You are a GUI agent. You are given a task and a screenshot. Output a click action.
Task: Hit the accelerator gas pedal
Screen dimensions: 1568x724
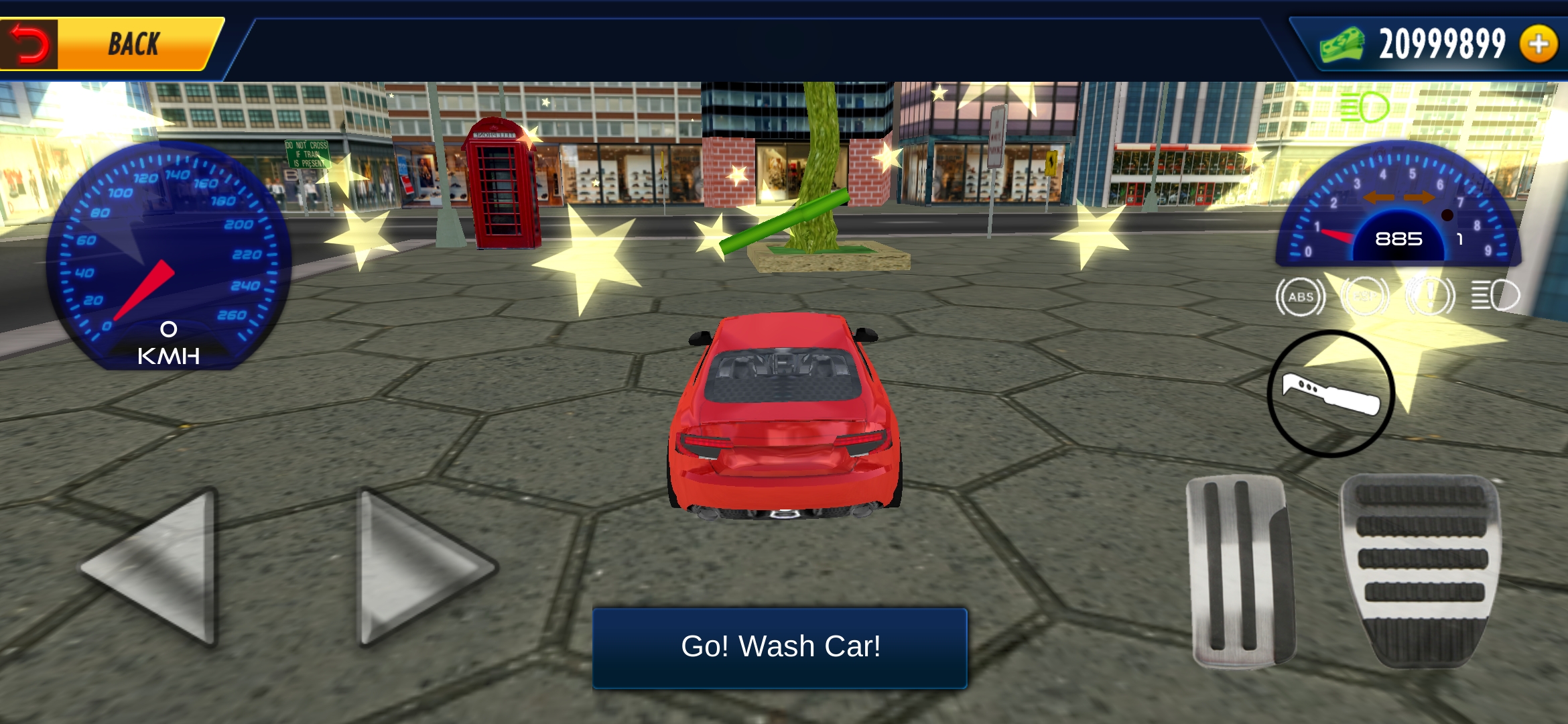[x=1421, y=570]
